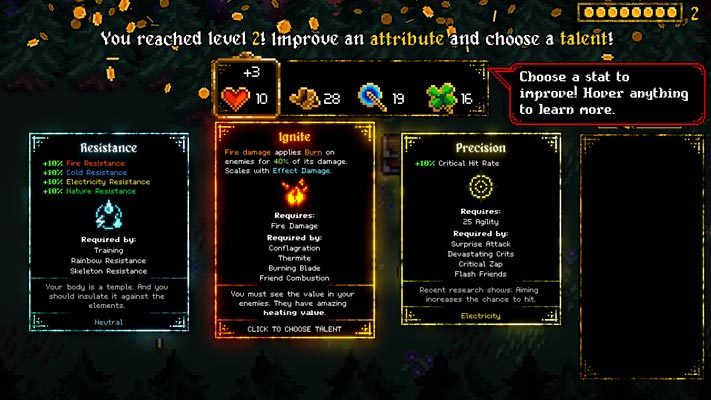Choose the blue orb staff attribute
The height and width of the screenshot is (400, 711).
pyautogui.click(x=381, y=98)
